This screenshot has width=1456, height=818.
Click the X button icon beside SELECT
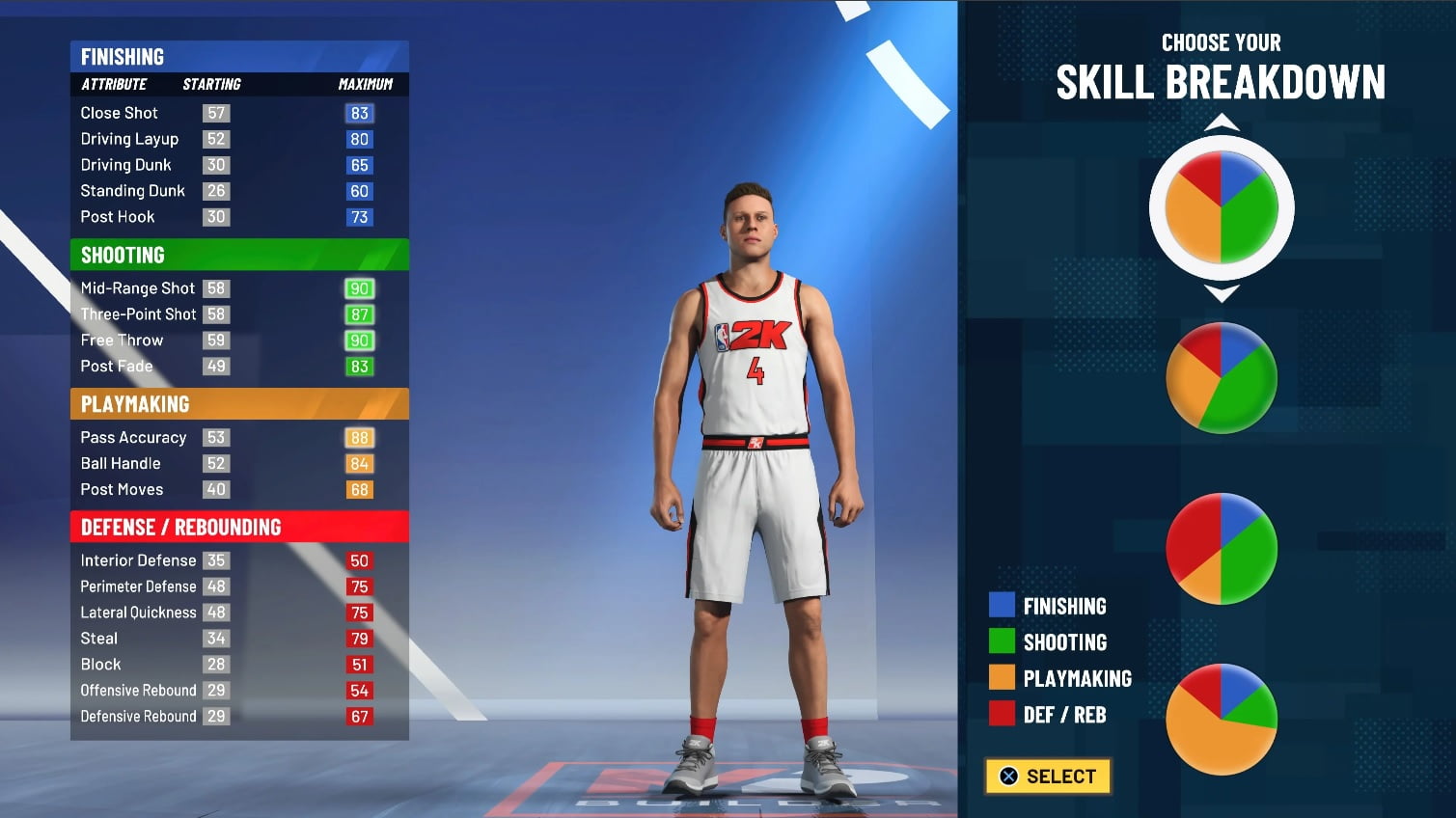[x=1006, y=776]
